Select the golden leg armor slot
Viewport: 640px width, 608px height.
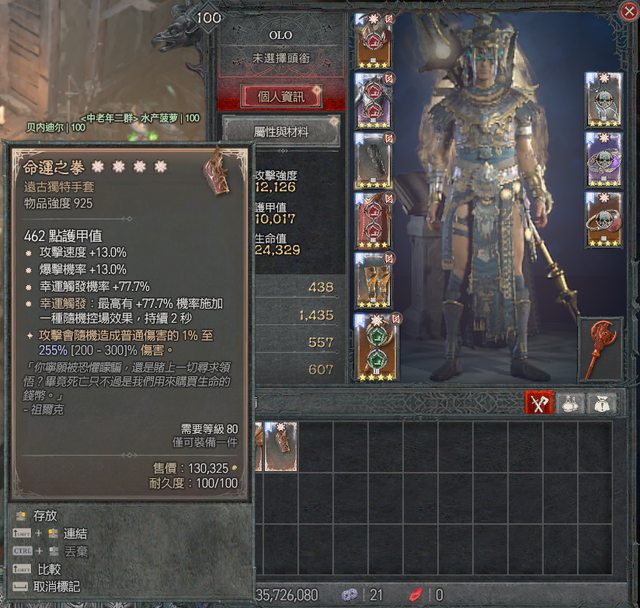click(374, 280)
